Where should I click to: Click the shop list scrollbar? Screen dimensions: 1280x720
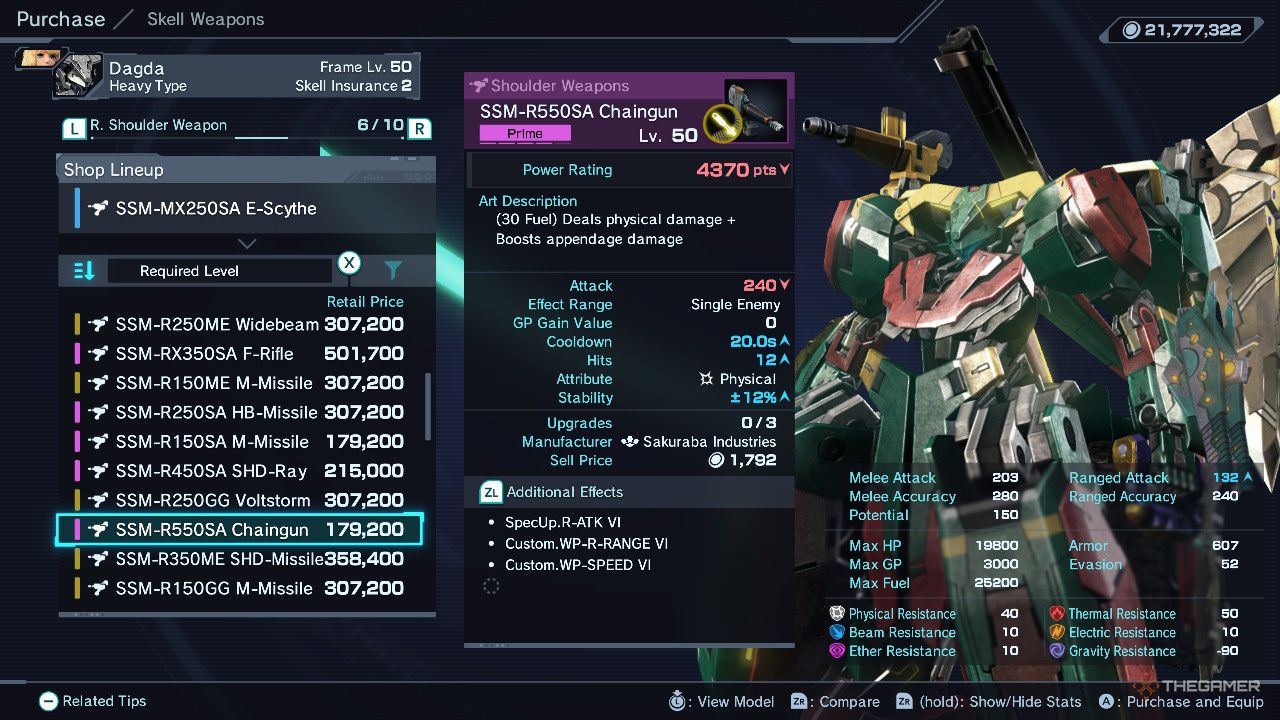pos(430,407)
